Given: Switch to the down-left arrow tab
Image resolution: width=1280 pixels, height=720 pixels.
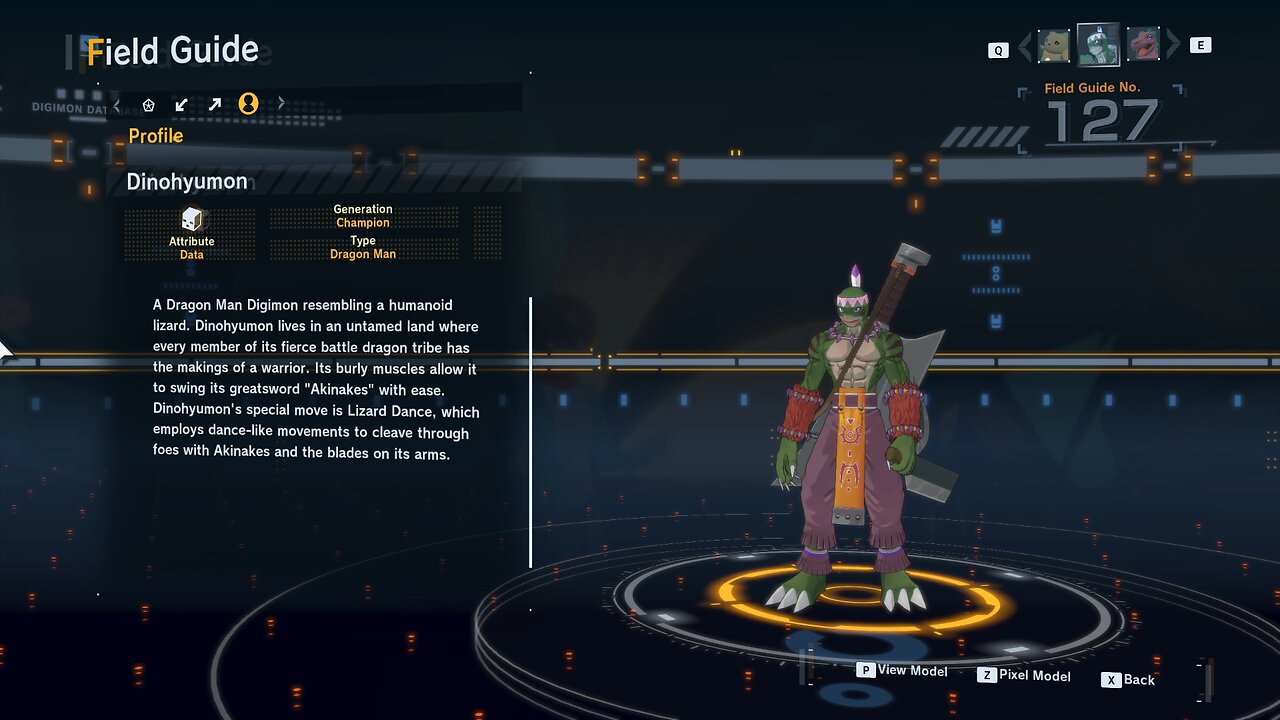Looking at the screenshot, I should point(181,104).
